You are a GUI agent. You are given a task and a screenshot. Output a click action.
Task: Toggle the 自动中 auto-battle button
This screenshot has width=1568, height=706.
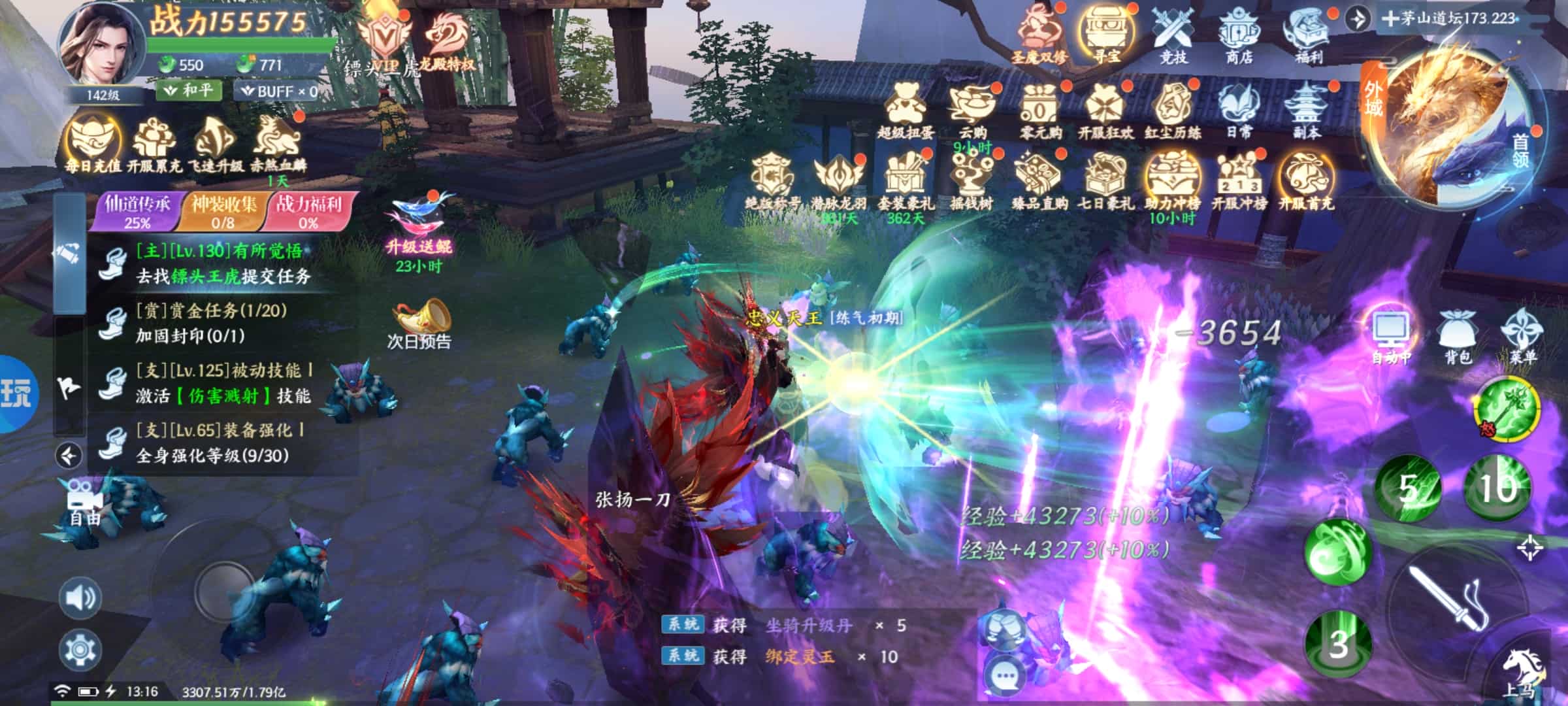pyautogui.click(x=1391, y=335)
